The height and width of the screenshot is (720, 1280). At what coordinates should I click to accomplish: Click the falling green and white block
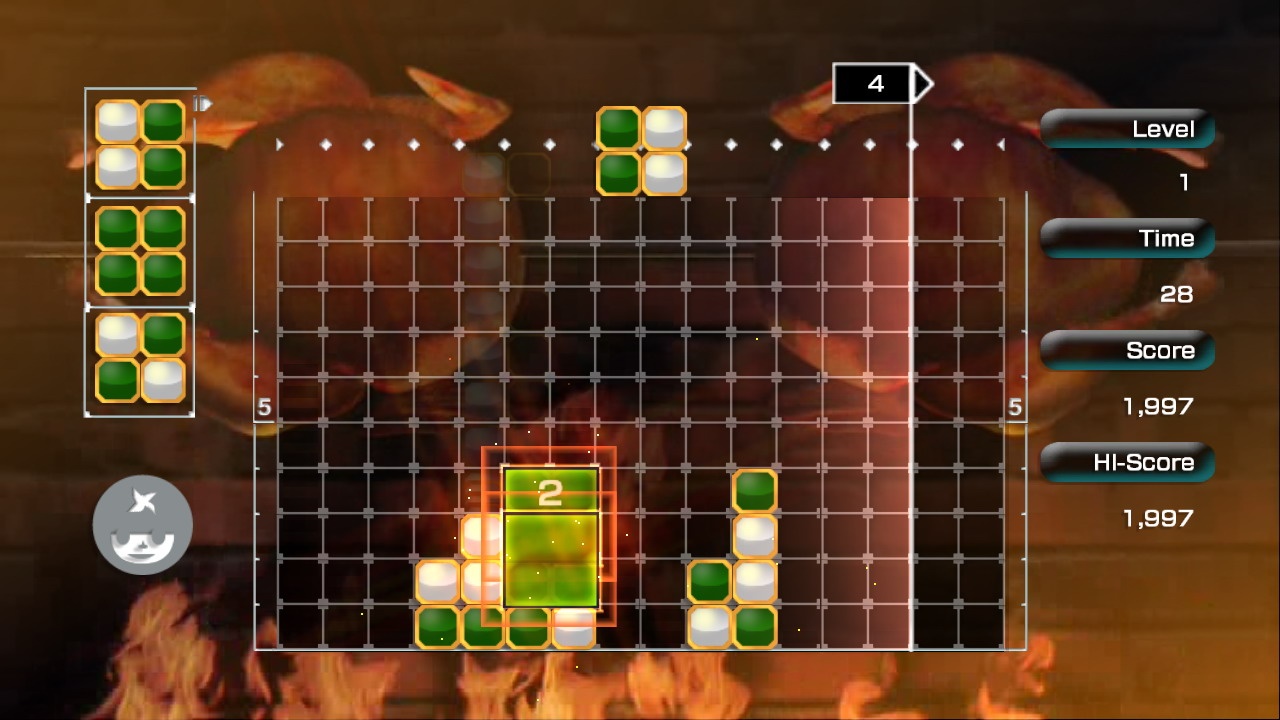(x=641, y=151)
